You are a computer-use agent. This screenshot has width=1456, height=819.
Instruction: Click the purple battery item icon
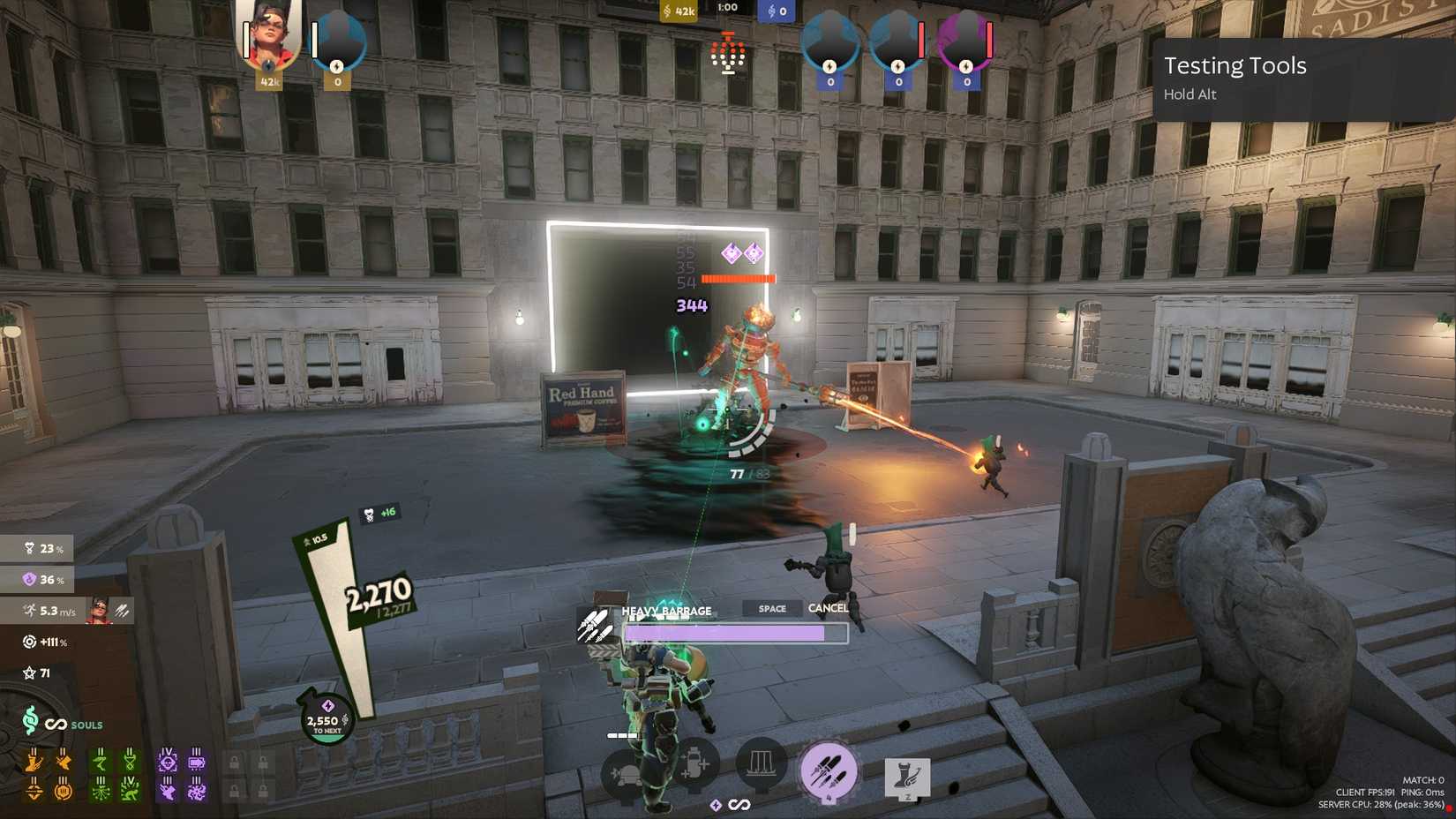click(197, 763)
